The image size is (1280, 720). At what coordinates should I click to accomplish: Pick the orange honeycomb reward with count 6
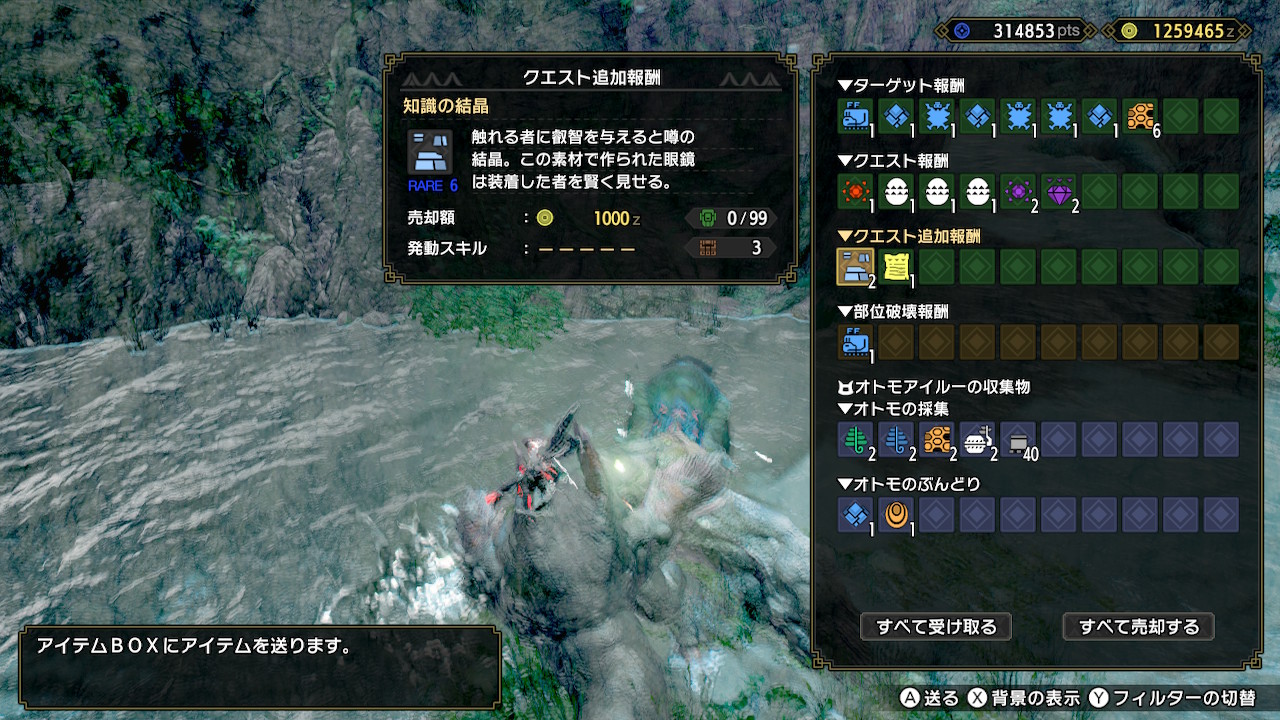pyautogui.click(x=1139, y=116)
